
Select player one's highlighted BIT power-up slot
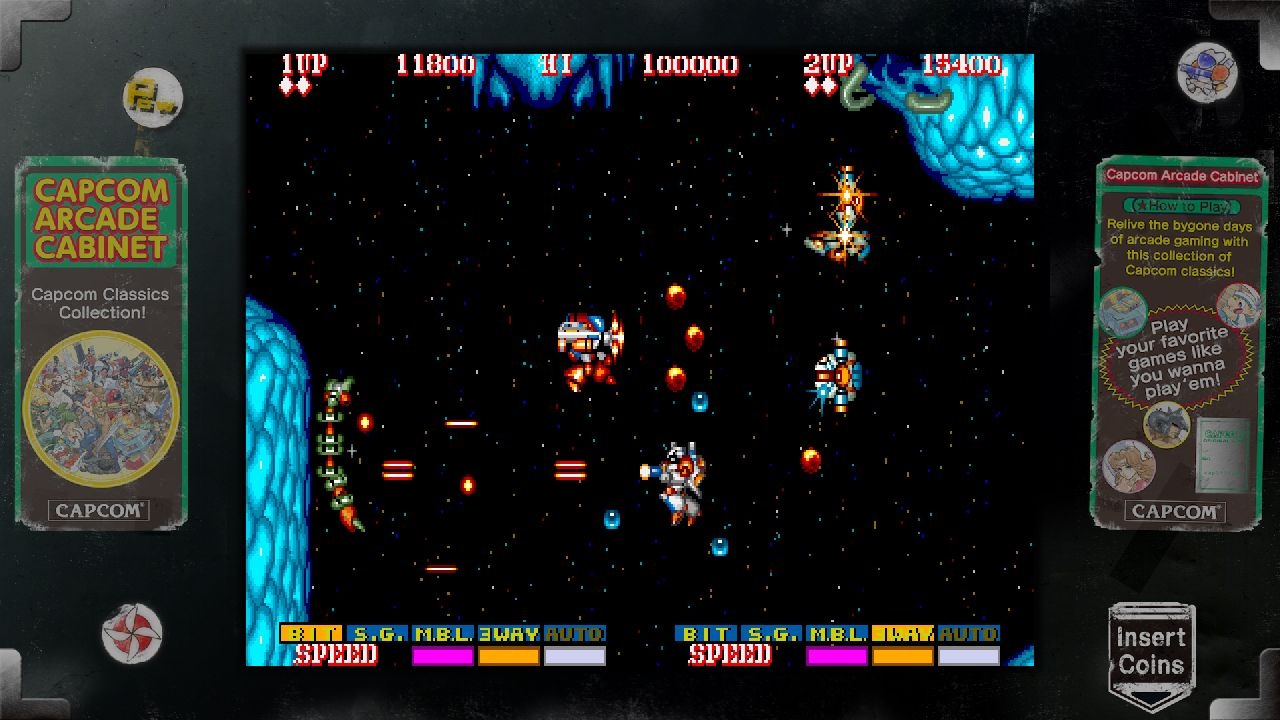(311, 634)
